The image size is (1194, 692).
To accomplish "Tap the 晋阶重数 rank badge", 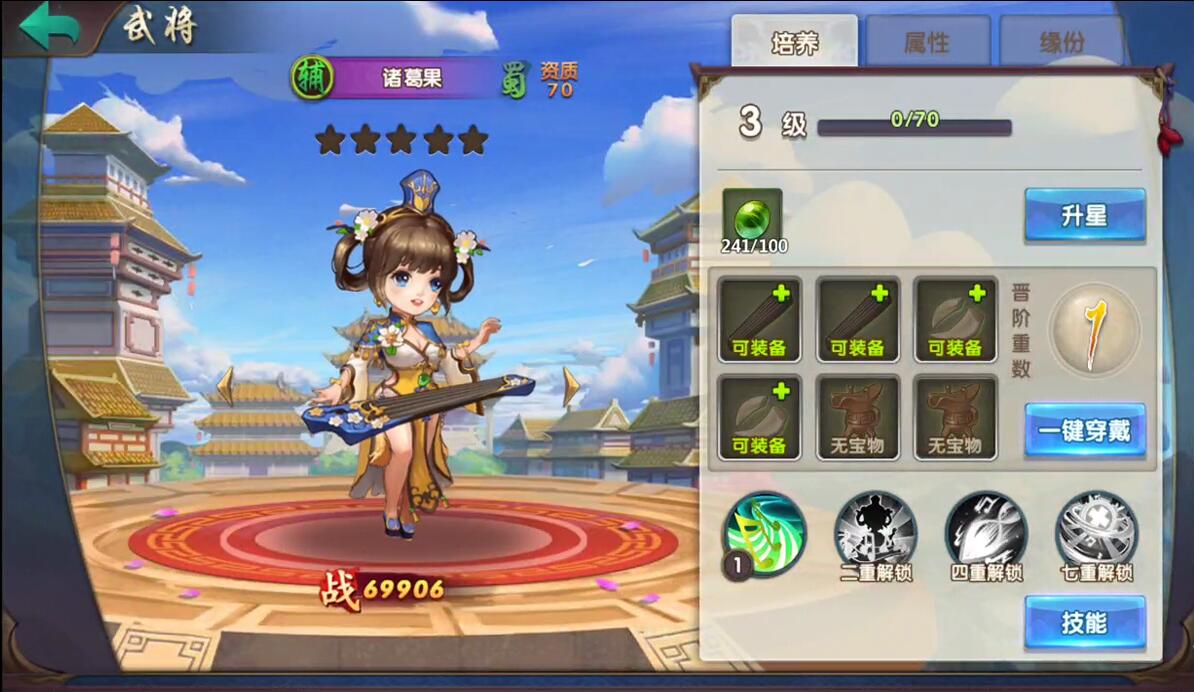I will point(1098,330).
